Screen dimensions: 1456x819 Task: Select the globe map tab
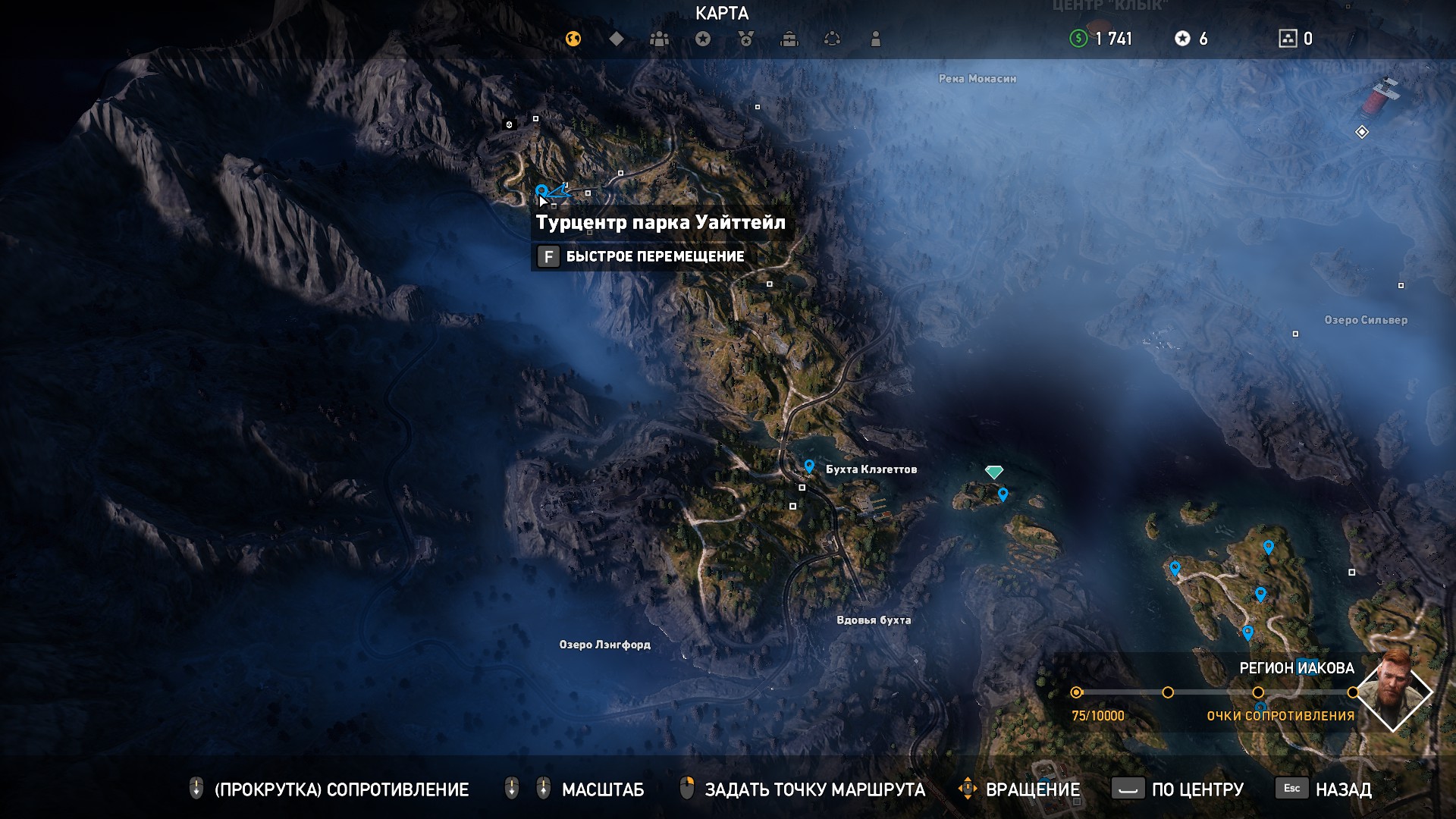pos(573,39)
